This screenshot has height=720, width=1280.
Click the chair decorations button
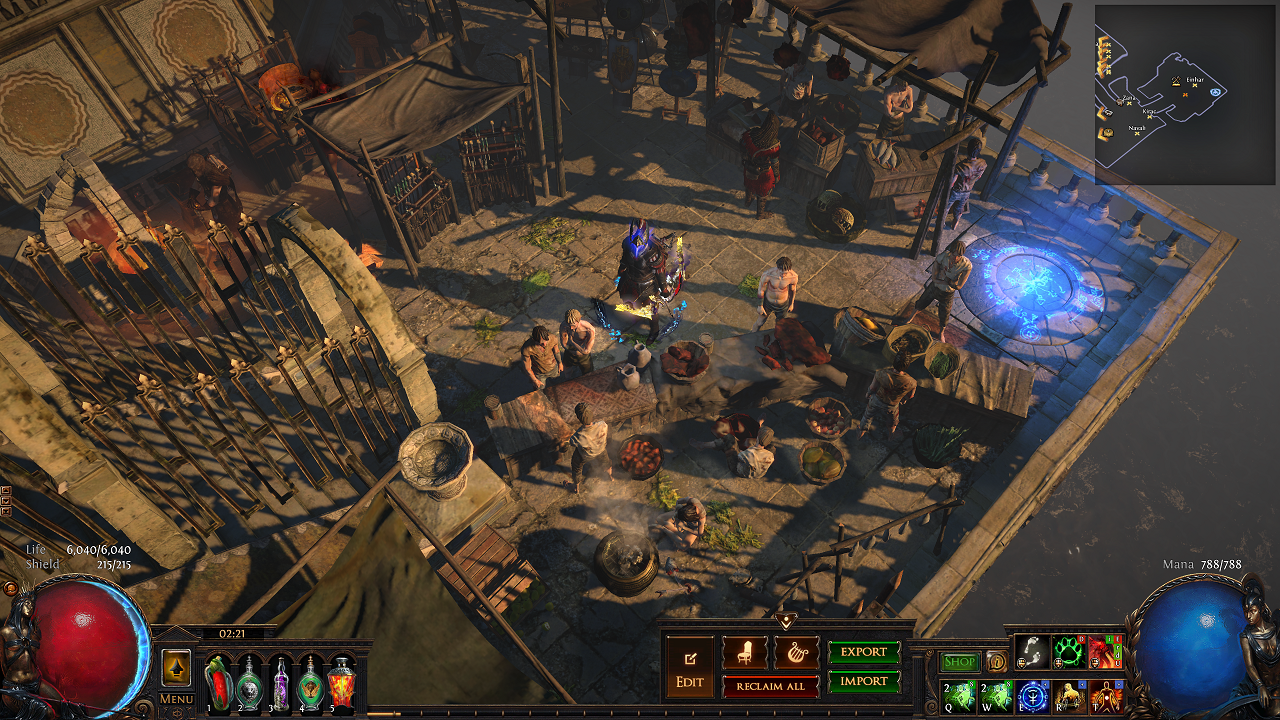[x=745, y=653]
